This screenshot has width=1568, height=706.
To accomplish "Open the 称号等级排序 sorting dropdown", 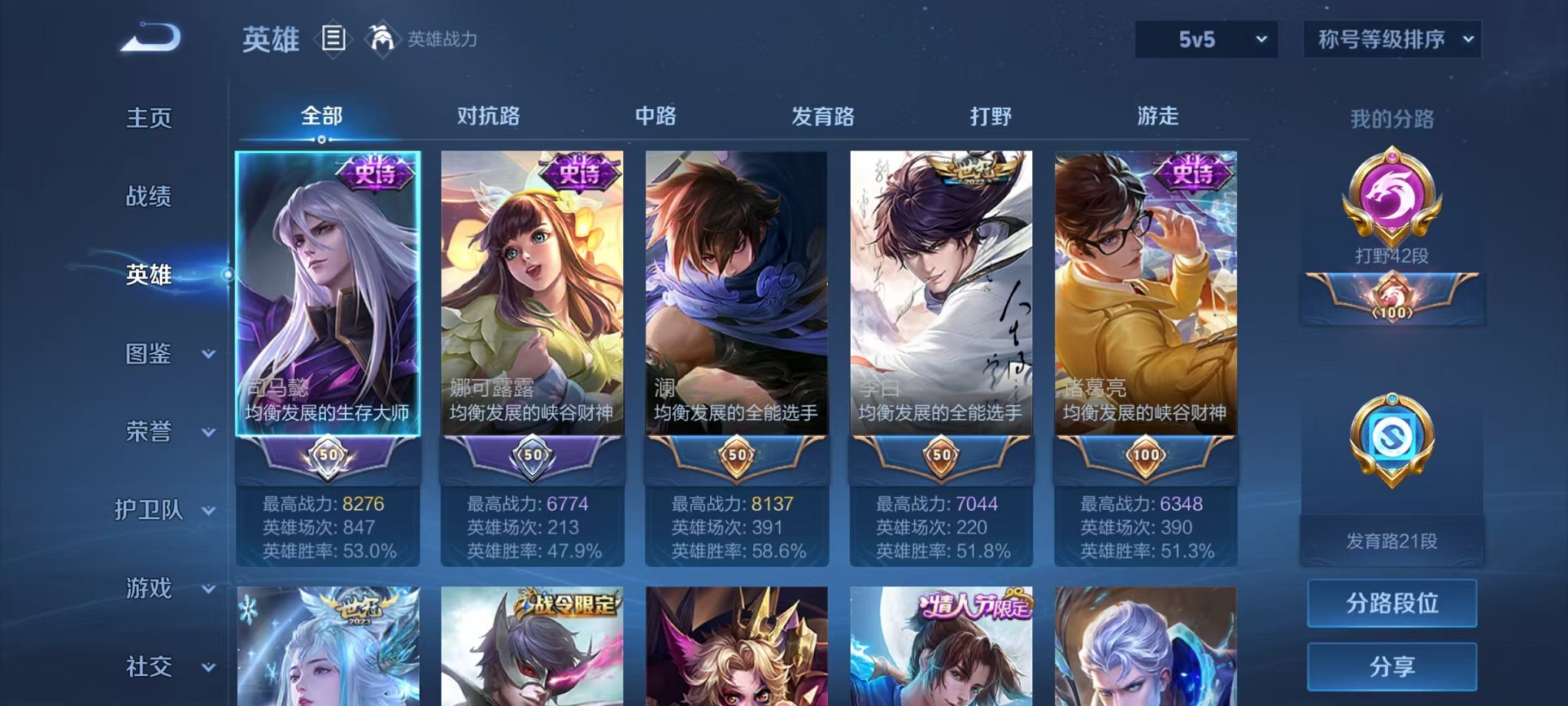I will (1391, 38).
